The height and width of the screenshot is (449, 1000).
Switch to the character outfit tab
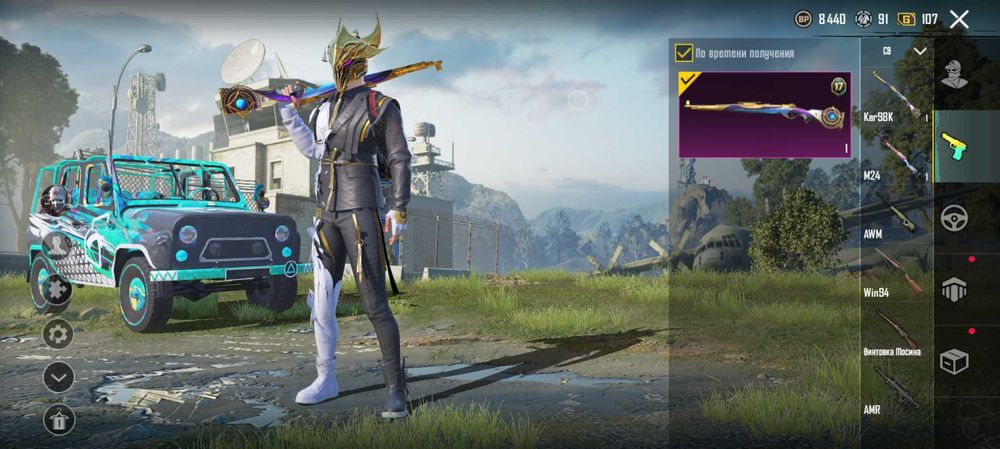click(x=955, y=74)
